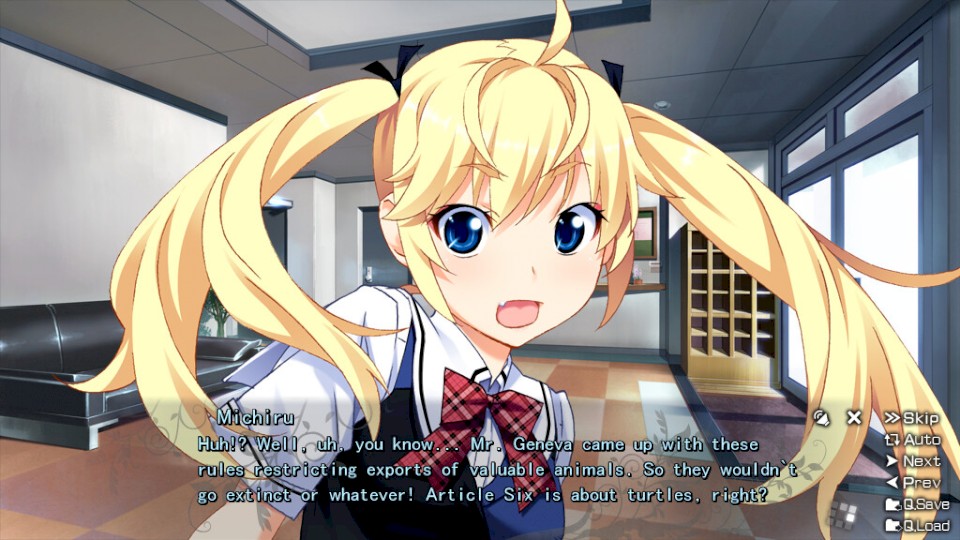
Task: Advance to the Next line
Action: 912,461
